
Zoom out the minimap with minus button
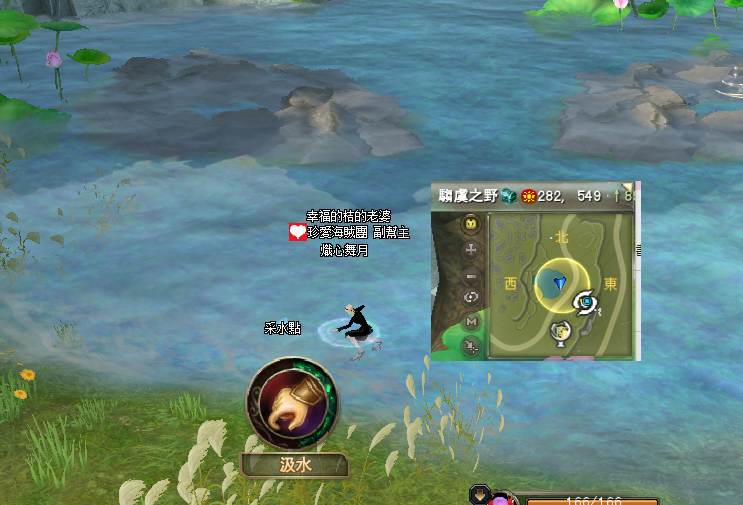click(x=471, y=274)
